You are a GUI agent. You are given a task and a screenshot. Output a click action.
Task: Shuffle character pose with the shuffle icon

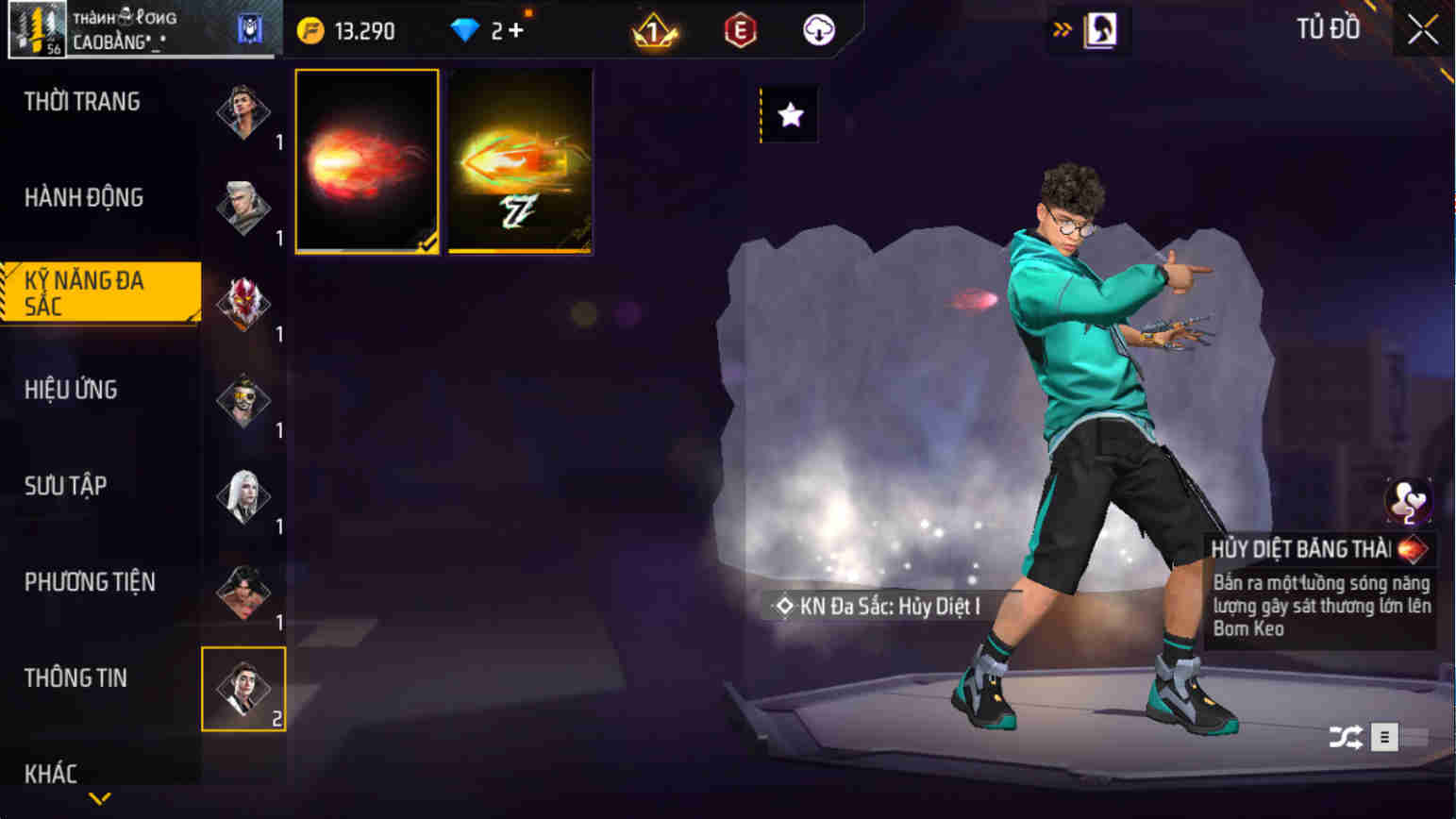click(x=1347, y=736)
